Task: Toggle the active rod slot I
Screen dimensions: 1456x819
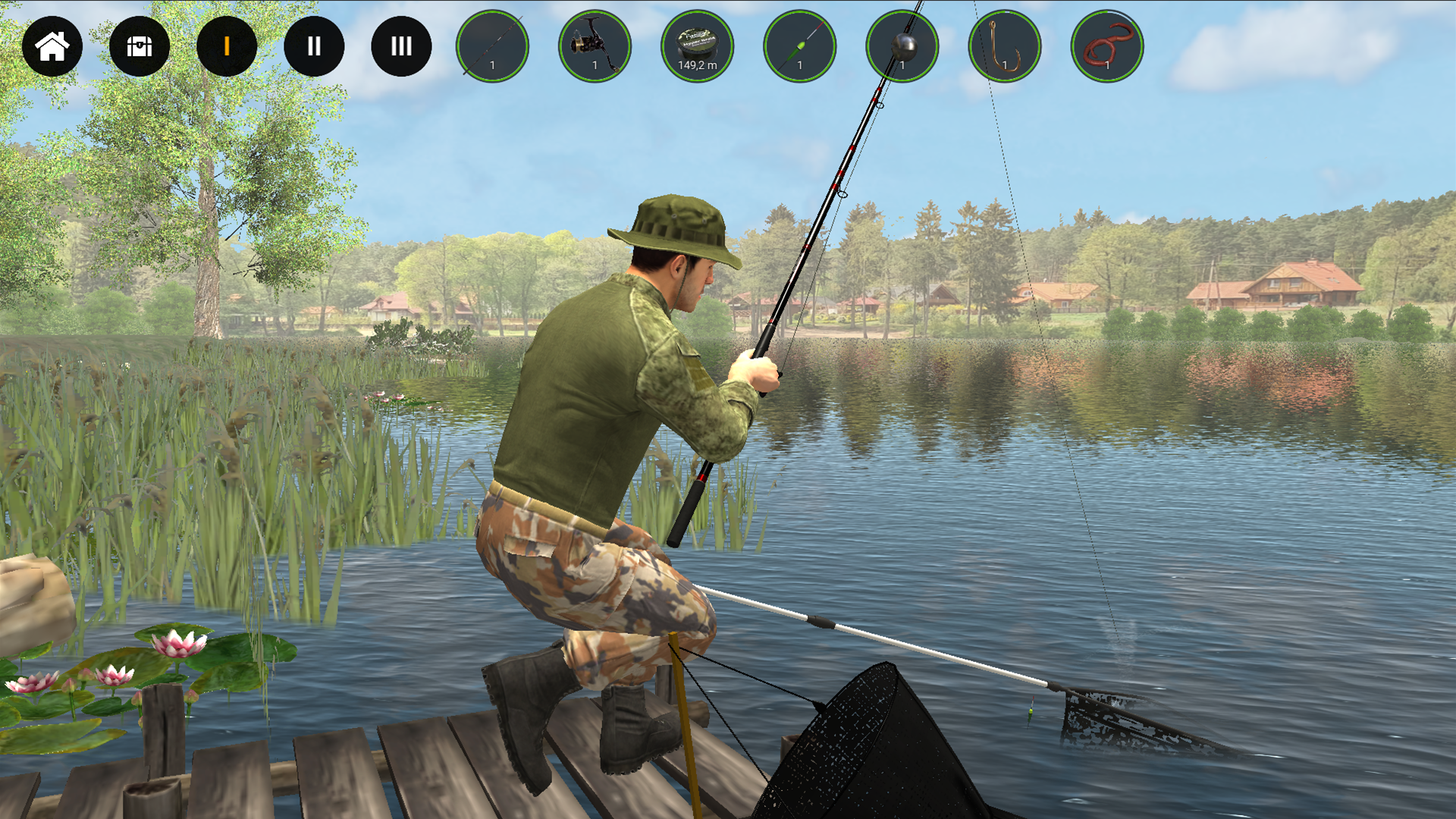Action: (x=226, y=46)
